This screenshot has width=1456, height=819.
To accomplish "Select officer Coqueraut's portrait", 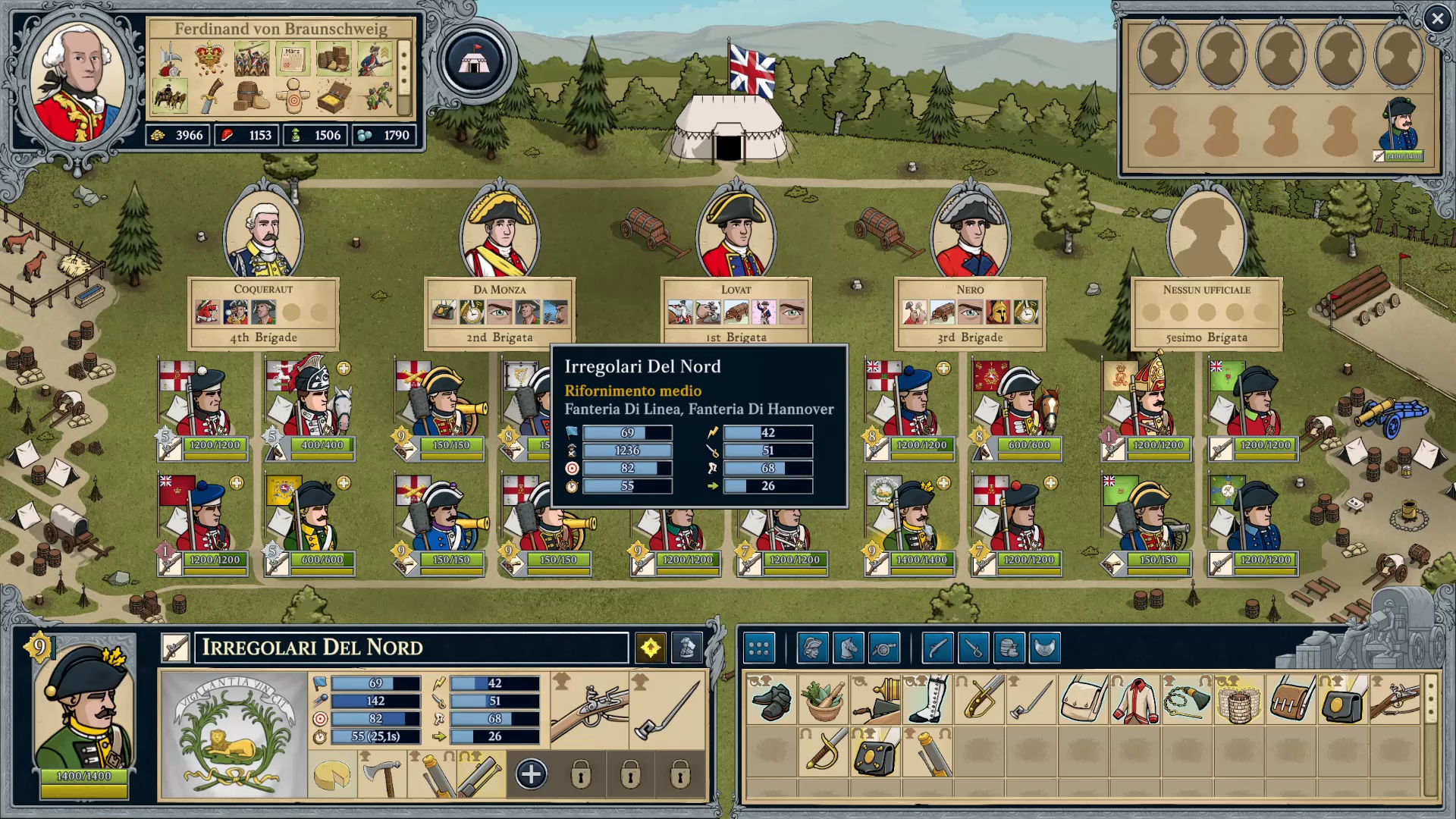I will 263,237.
